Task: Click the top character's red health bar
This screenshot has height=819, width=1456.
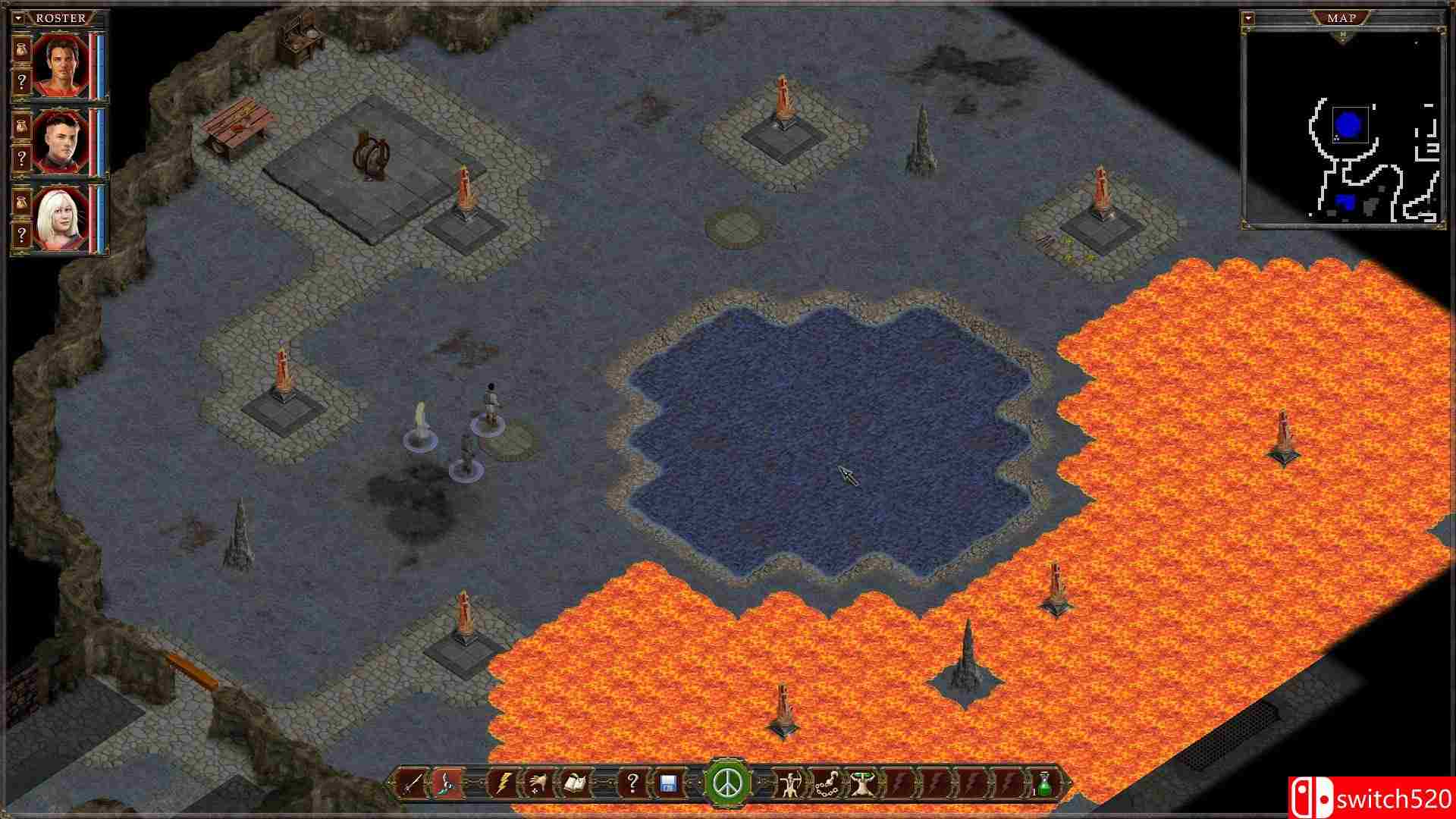Action: tap(93, 62)
